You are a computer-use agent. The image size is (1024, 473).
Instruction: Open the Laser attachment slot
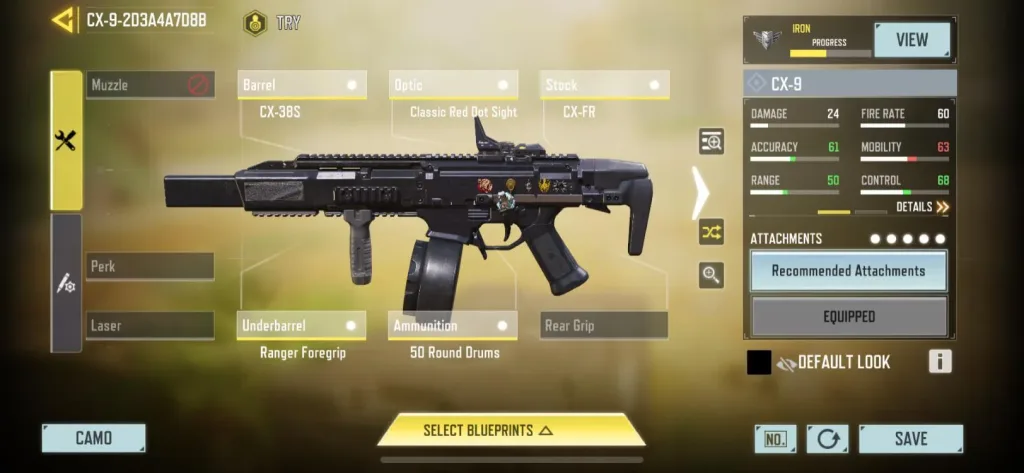(150, 325)
